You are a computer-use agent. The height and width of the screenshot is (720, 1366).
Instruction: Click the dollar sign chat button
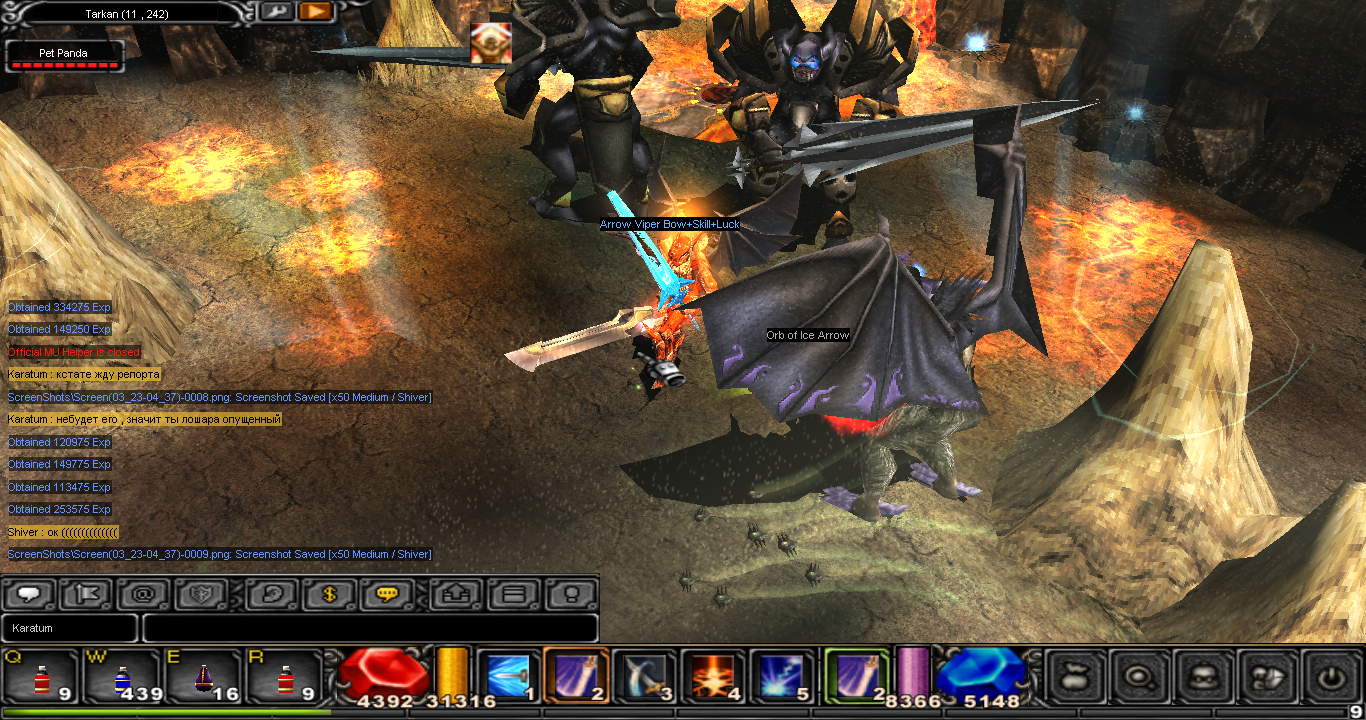[331, 594]
